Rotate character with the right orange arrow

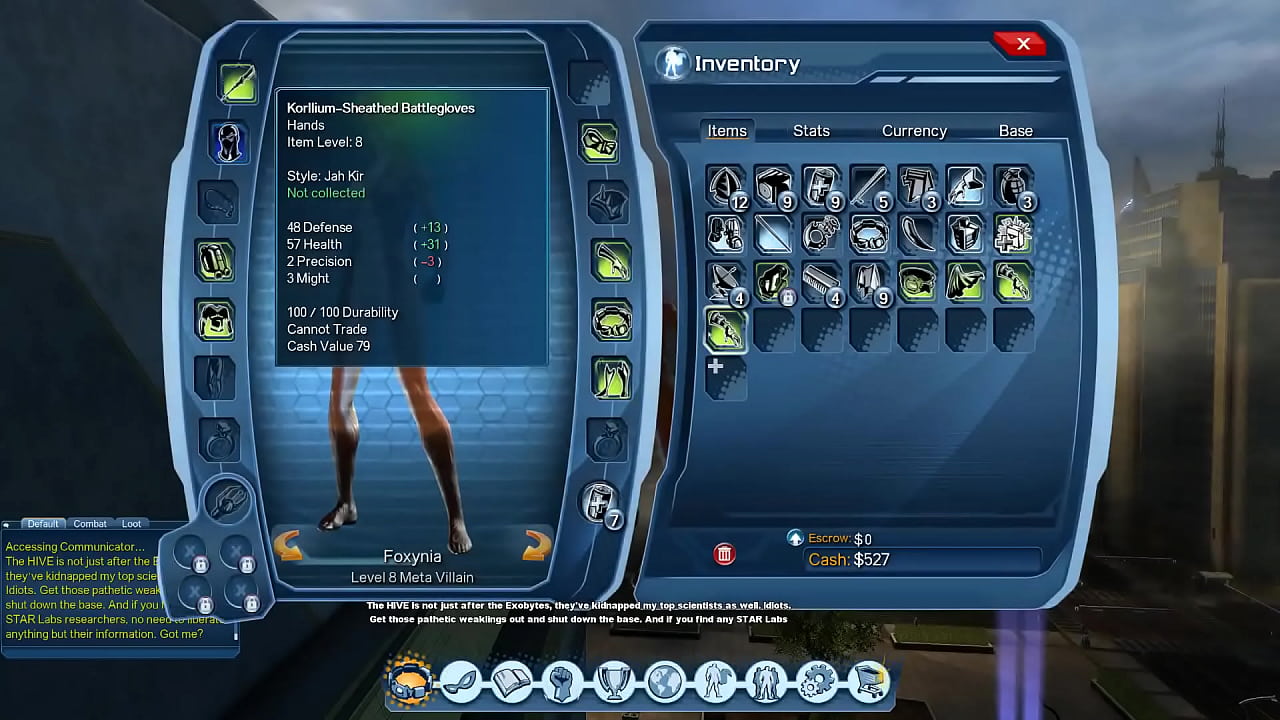point(537,546)
